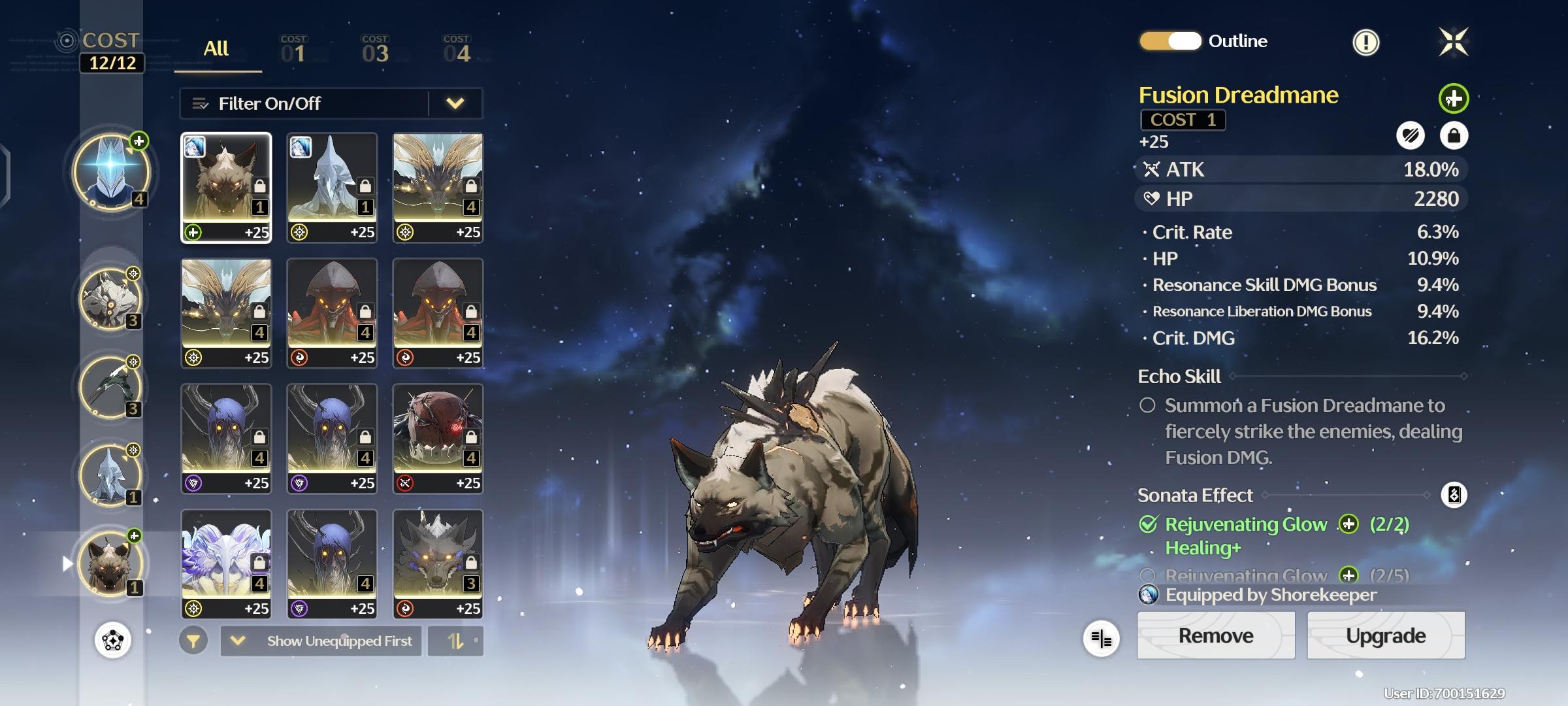Select the white-purple horned echo card
The image size is (1568, 706).
226,563
